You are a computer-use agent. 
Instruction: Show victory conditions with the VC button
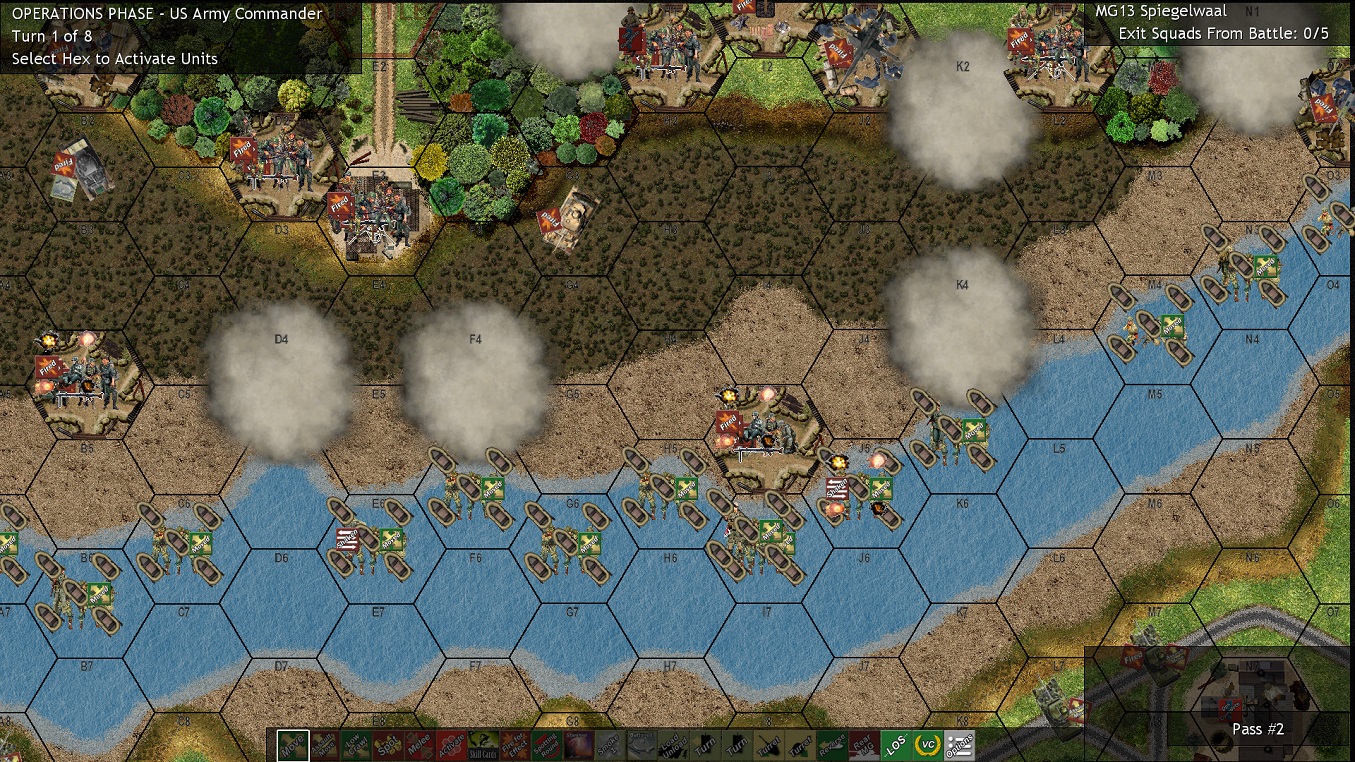[928, 745]
